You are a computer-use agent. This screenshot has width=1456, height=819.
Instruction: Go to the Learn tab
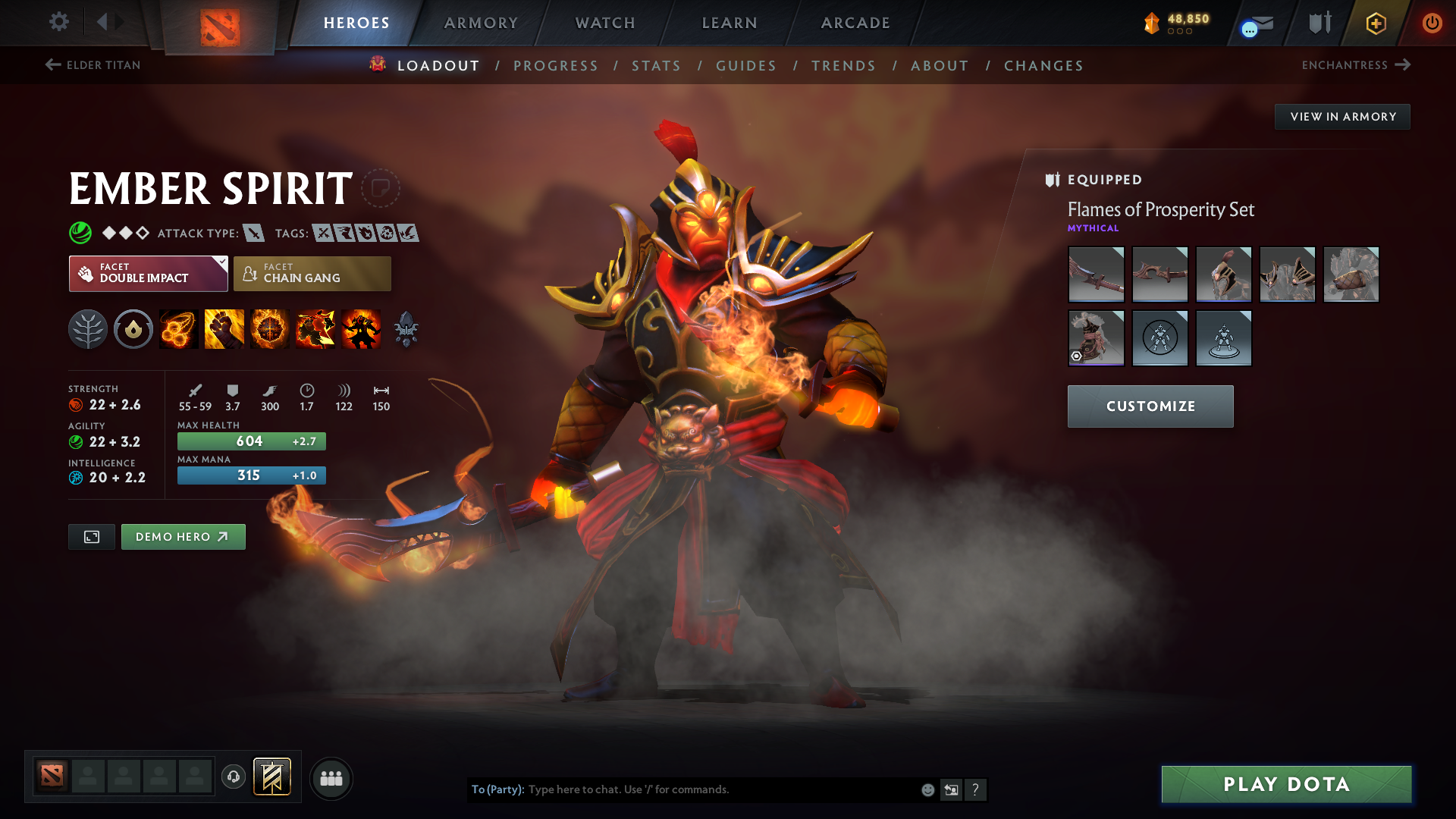tap(730, 23)
